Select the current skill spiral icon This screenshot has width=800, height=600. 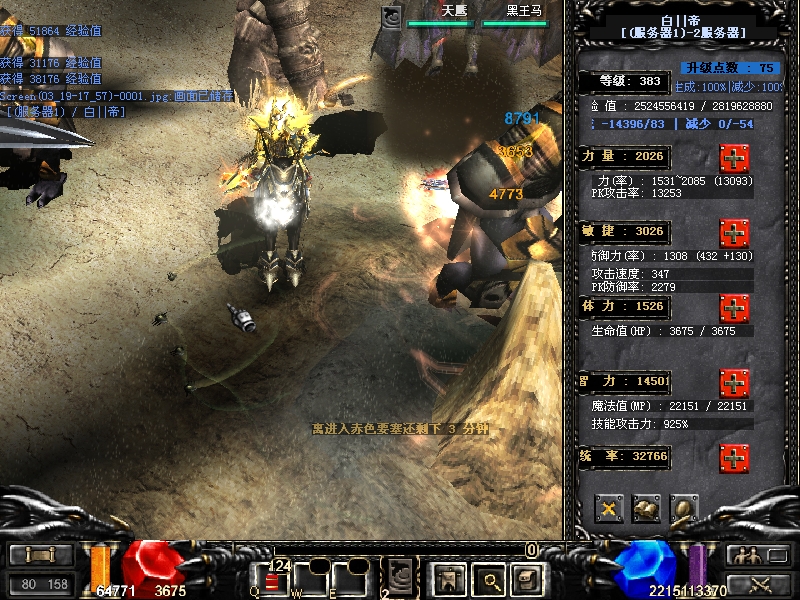[x=401, y=575]
